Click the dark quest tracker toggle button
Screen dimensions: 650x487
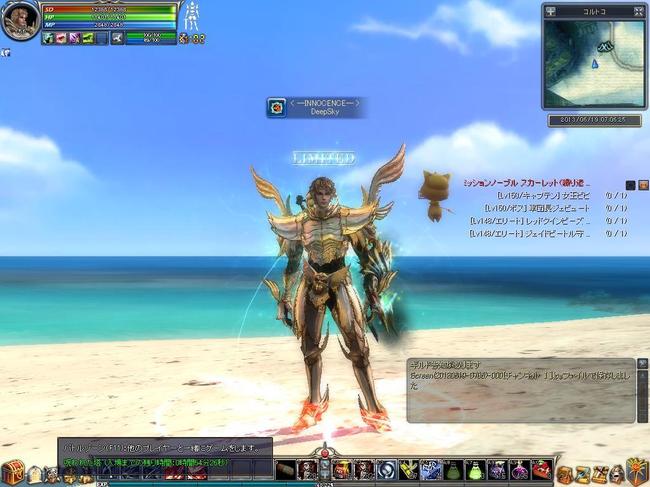pyautogui.click(x=630, y=184)
